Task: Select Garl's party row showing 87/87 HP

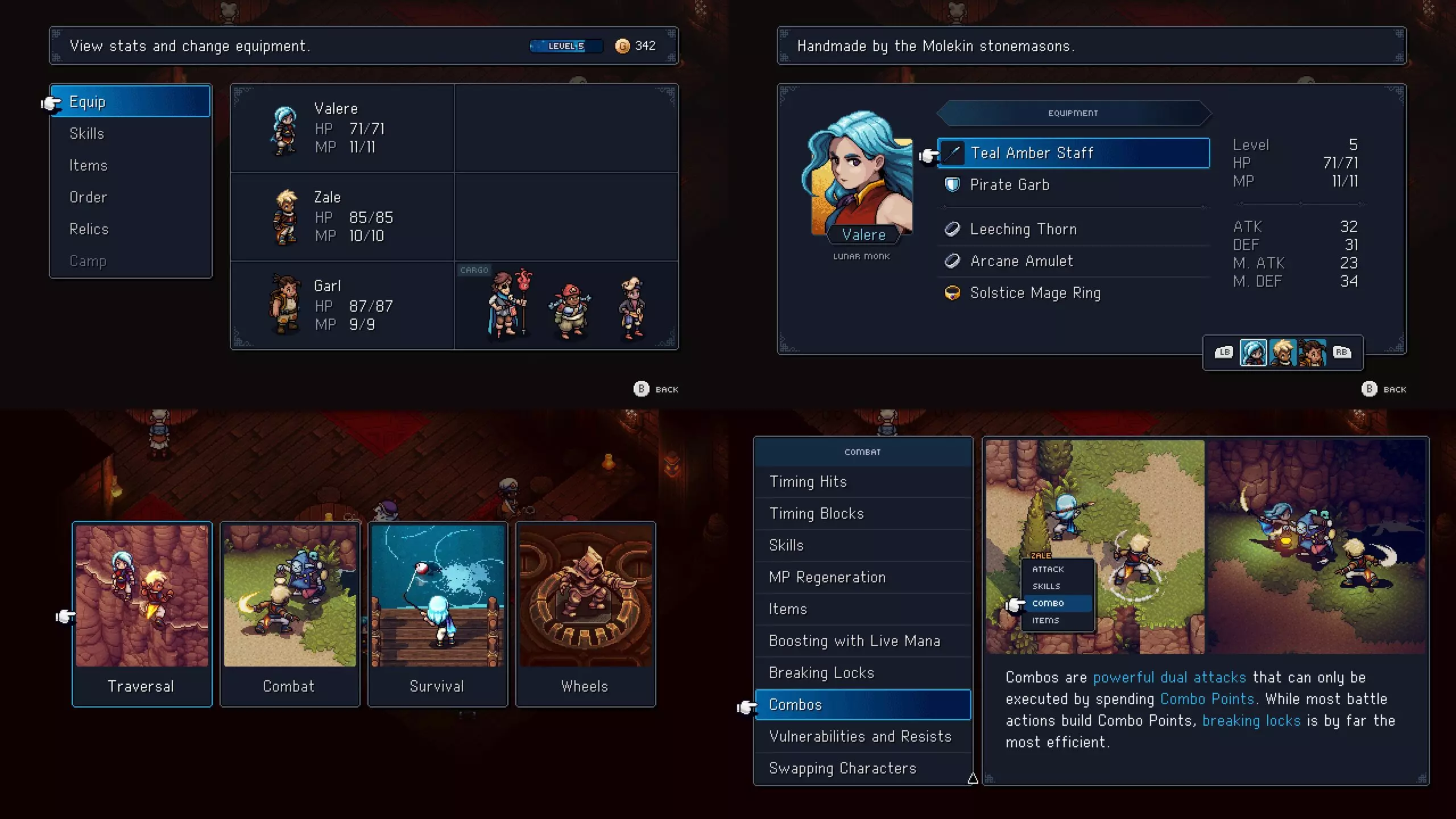Action: (x=342, y=305)
